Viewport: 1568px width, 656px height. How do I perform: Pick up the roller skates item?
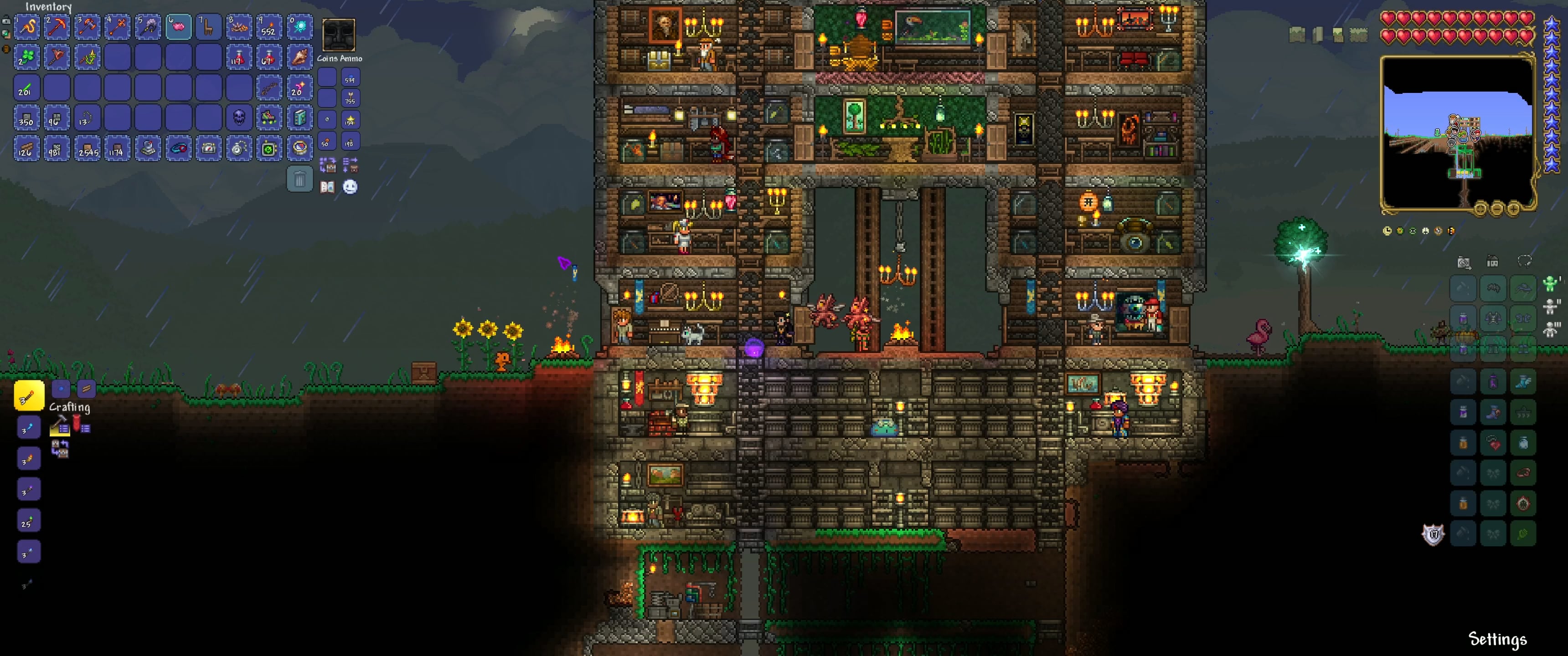[268, 118]
